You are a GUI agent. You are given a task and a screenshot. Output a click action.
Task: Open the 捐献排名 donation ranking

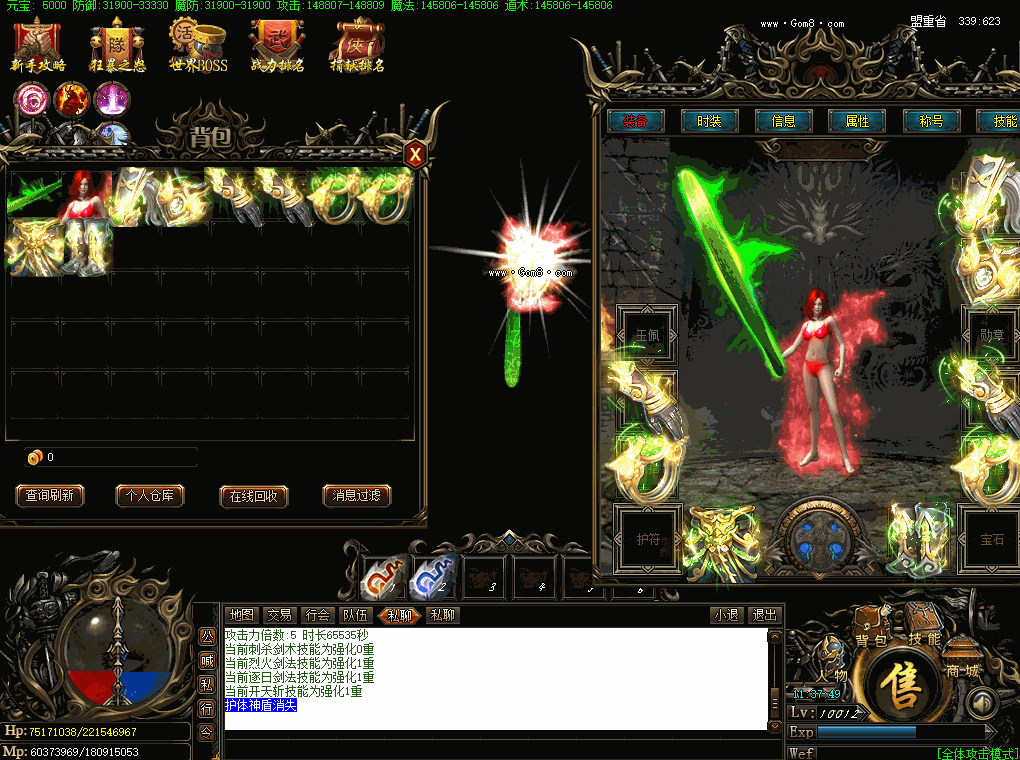(x=357, y=45)
